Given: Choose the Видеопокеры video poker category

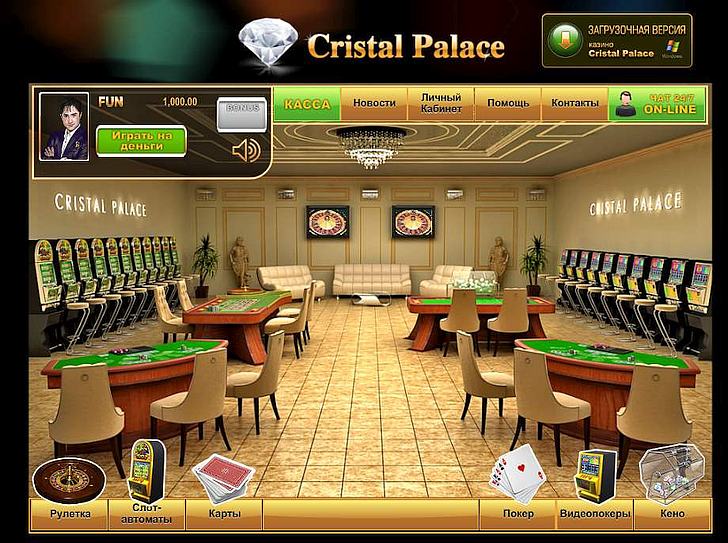Looking at the screenshot, I should click(595, 514).
